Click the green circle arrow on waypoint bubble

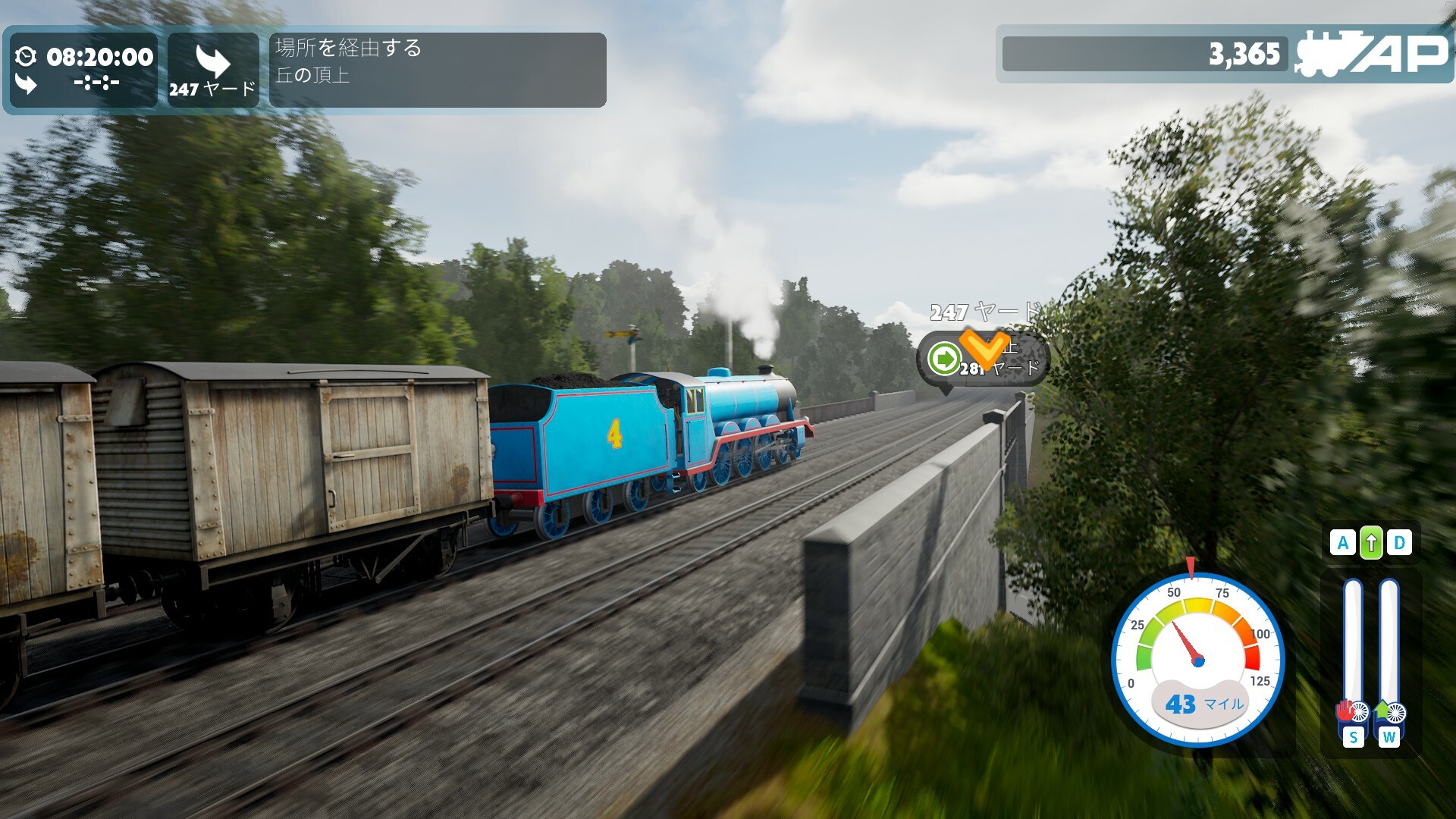[x=945, y=358]
